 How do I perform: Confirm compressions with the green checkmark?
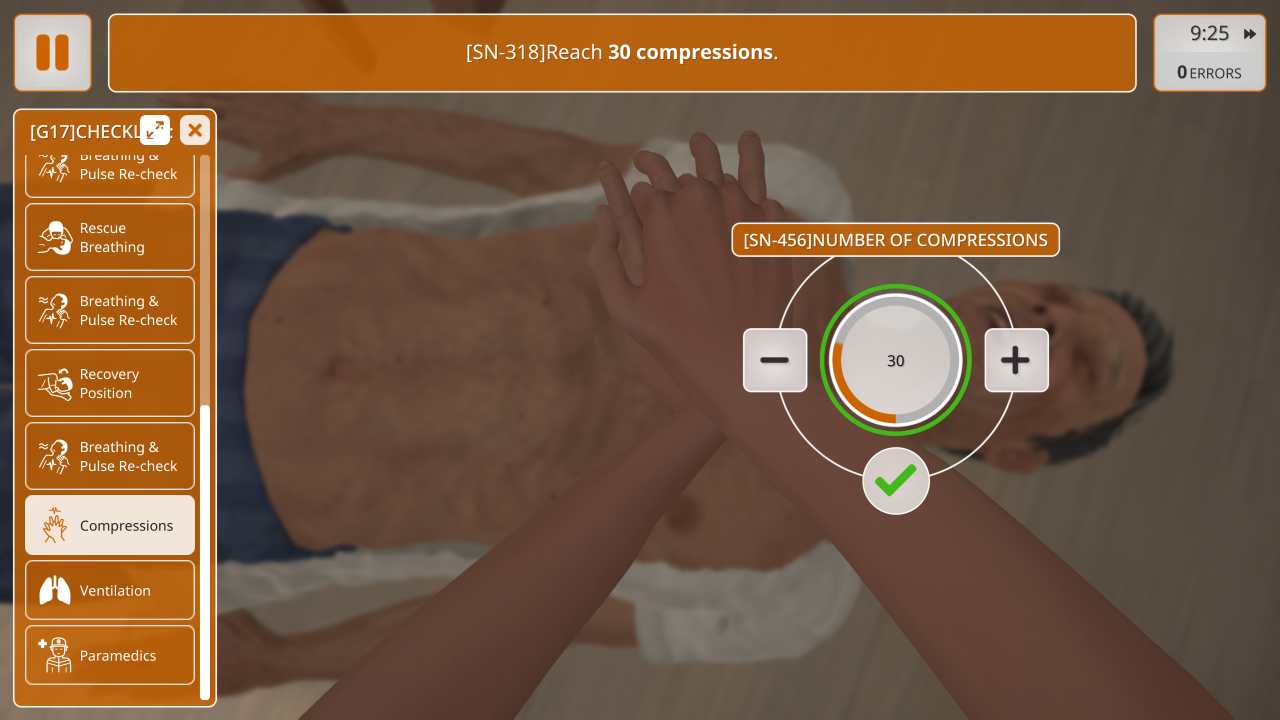point(896,481)
